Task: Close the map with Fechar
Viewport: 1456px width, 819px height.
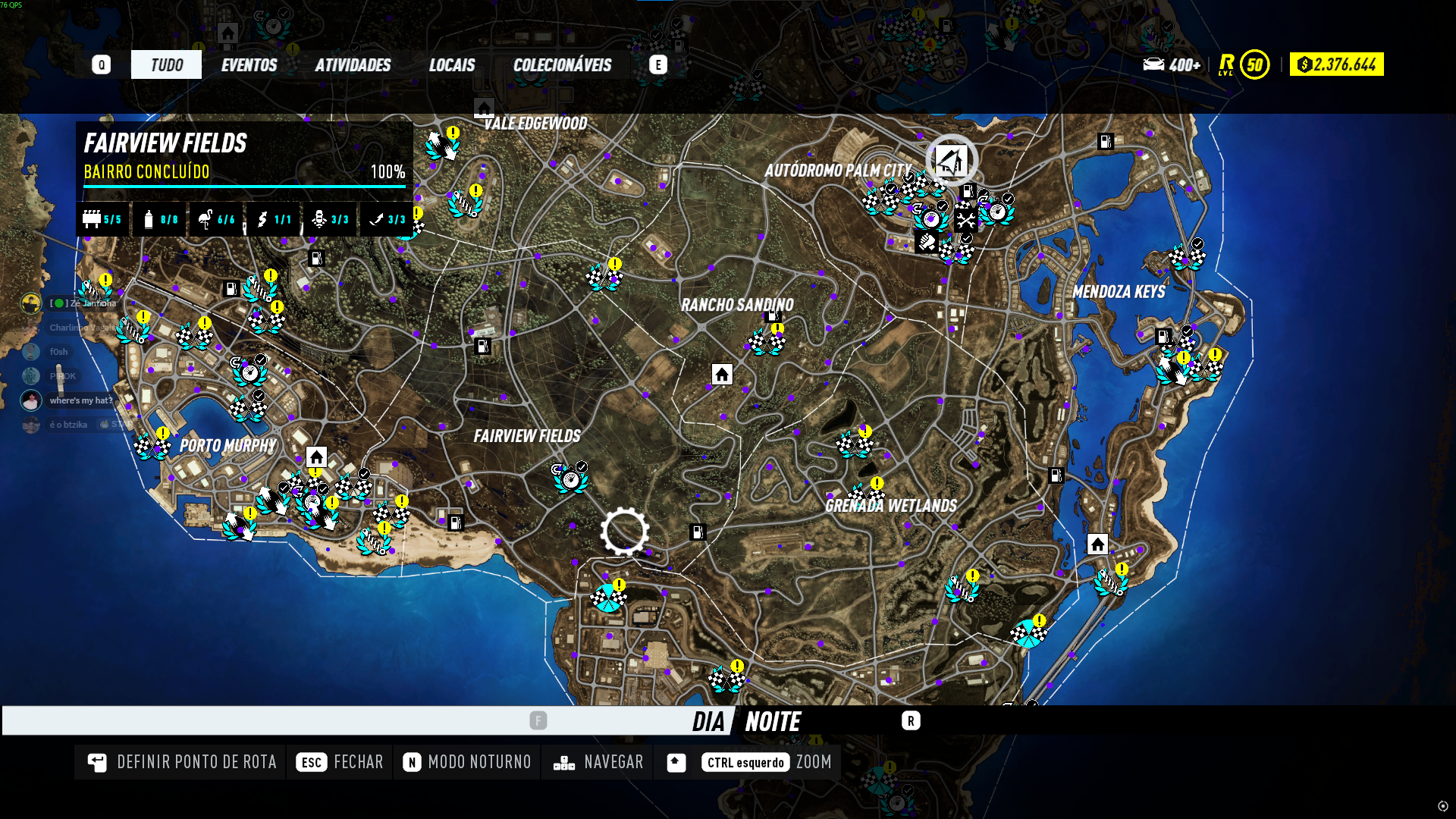Action: (x=340, y=762)
